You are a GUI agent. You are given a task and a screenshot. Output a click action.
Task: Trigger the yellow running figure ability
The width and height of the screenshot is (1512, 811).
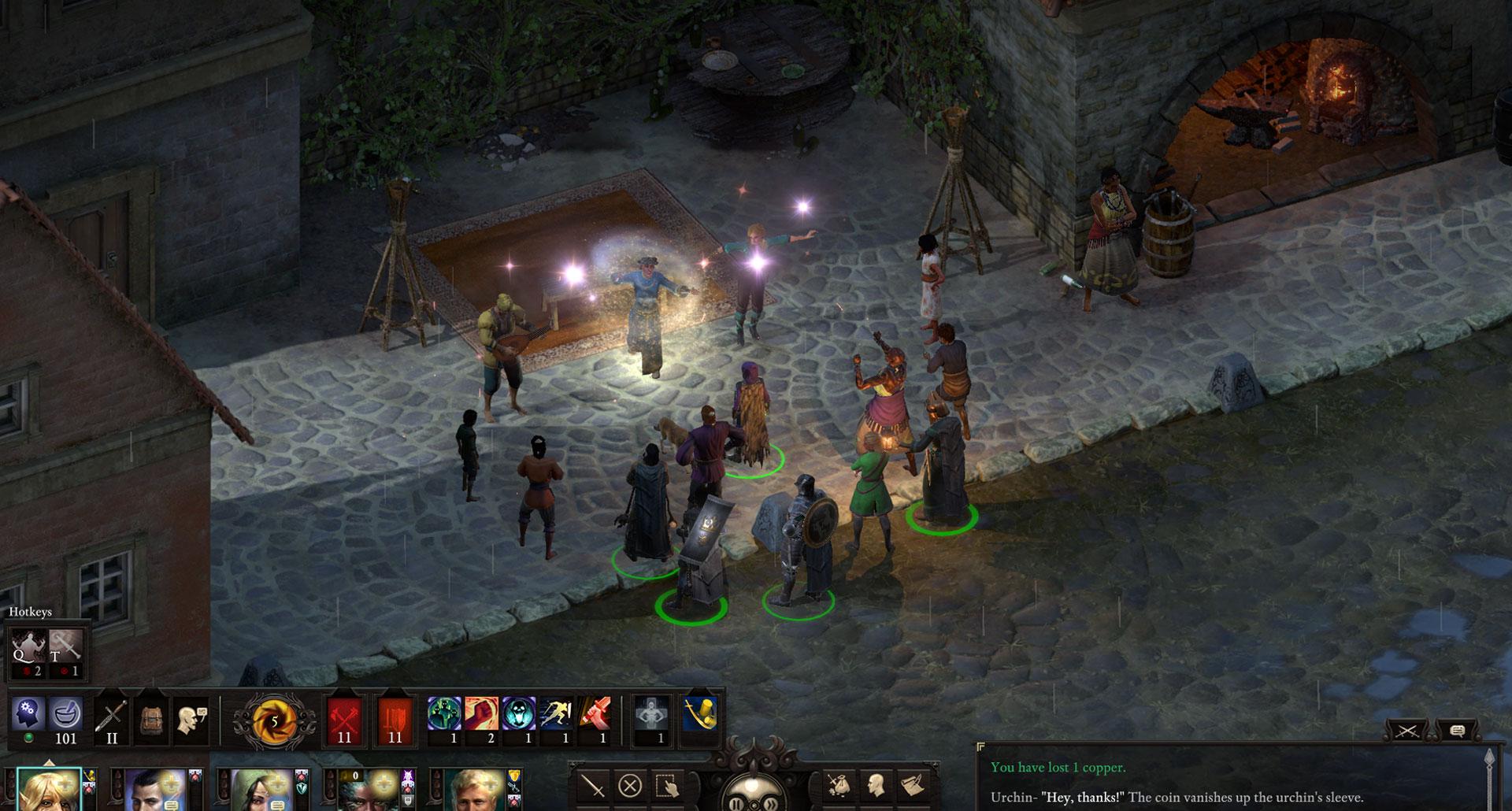click(556, 715)
